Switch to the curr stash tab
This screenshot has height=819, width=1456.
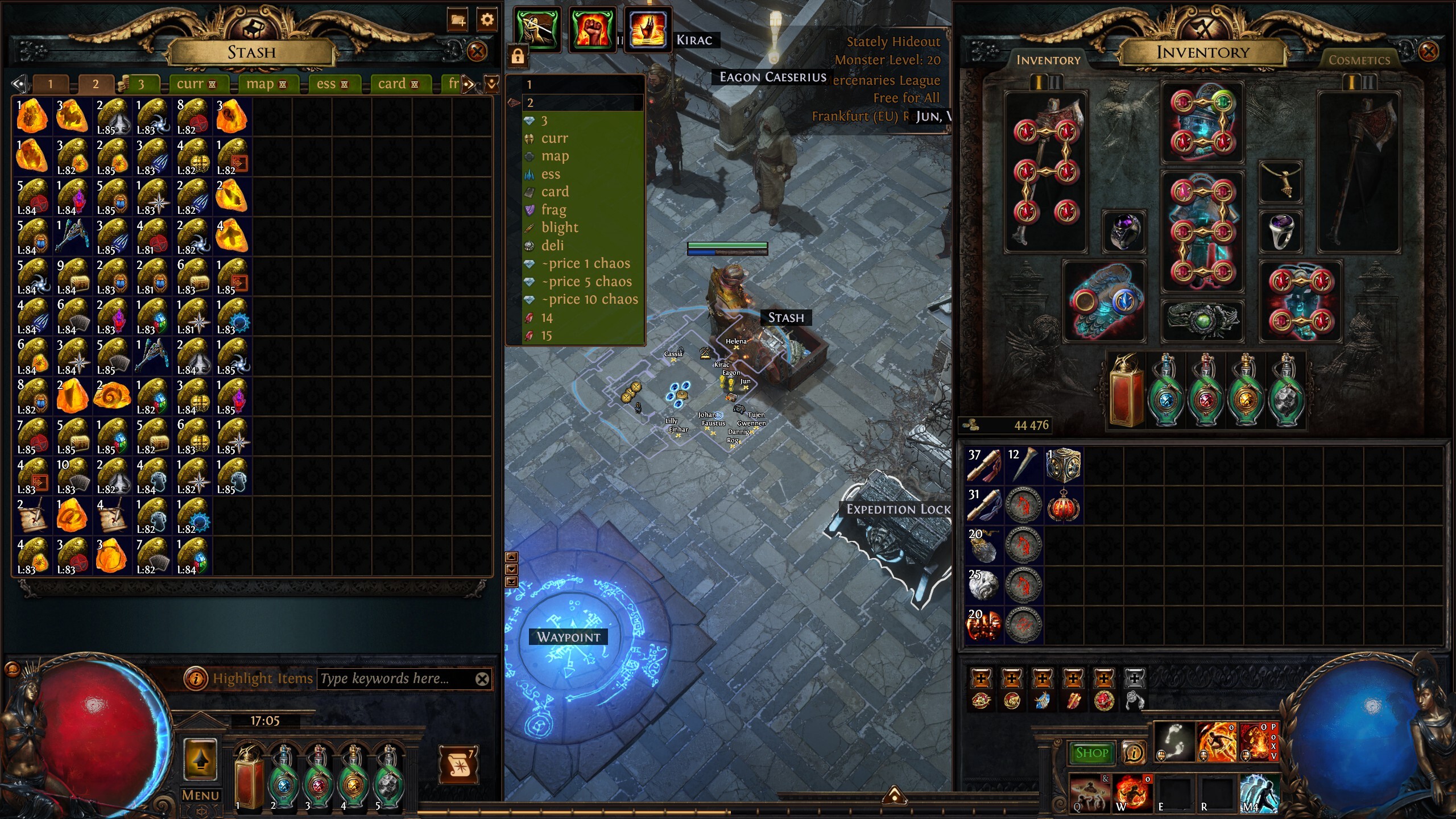(196, 84)
